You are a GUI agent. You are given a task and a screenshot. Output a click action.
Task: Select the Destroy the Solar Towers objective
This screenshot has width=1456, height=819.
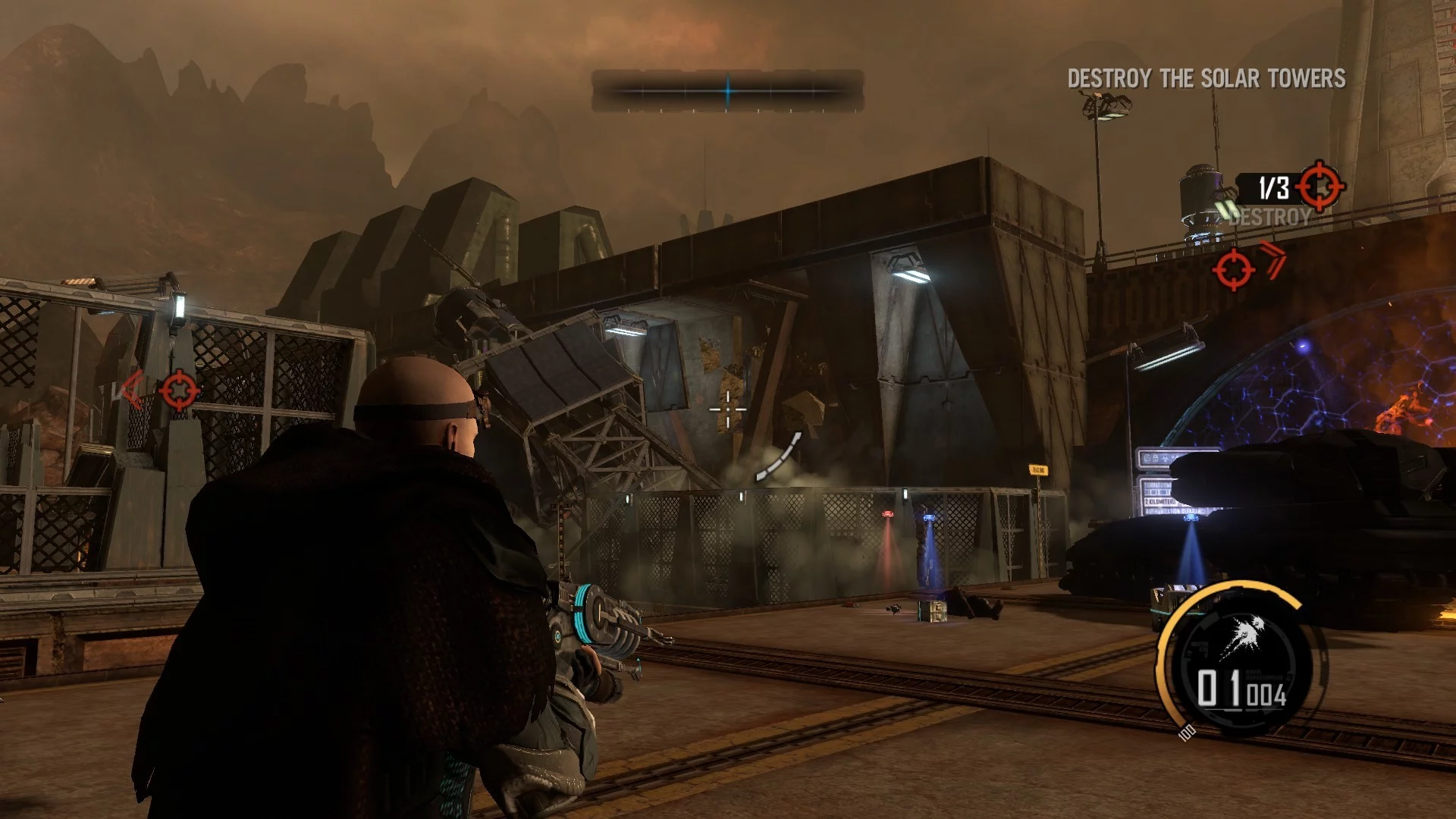1206,78
